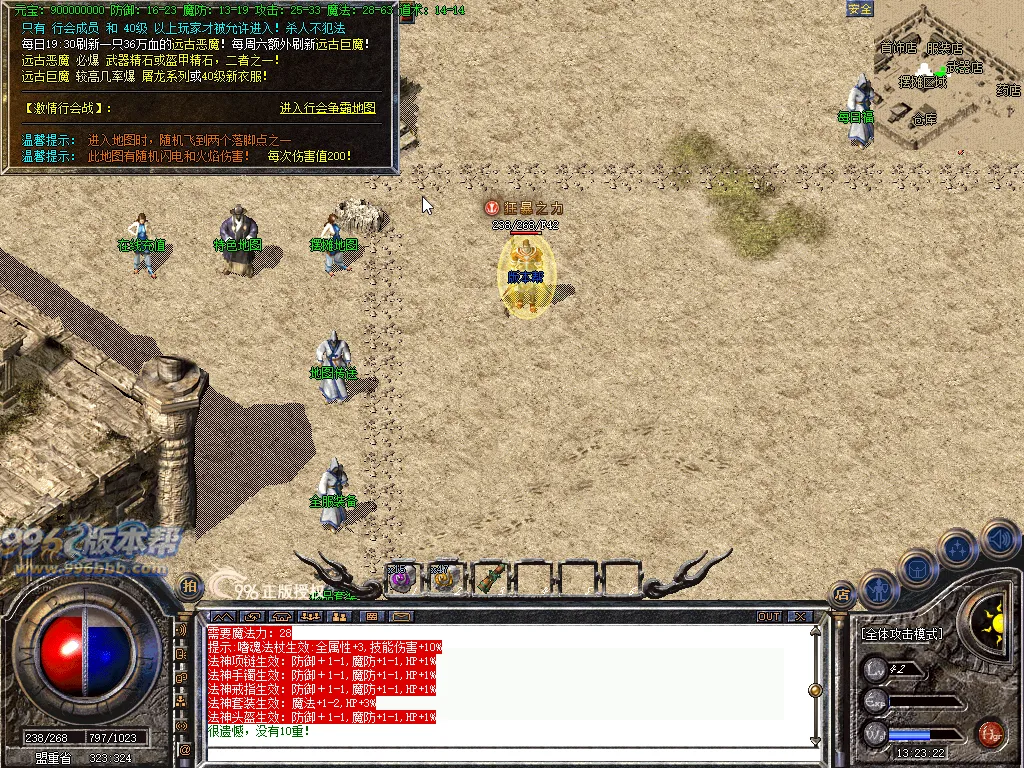Use the golden item in belt
The width and height of the screenshot is (1024, 768).
(445, 577)
